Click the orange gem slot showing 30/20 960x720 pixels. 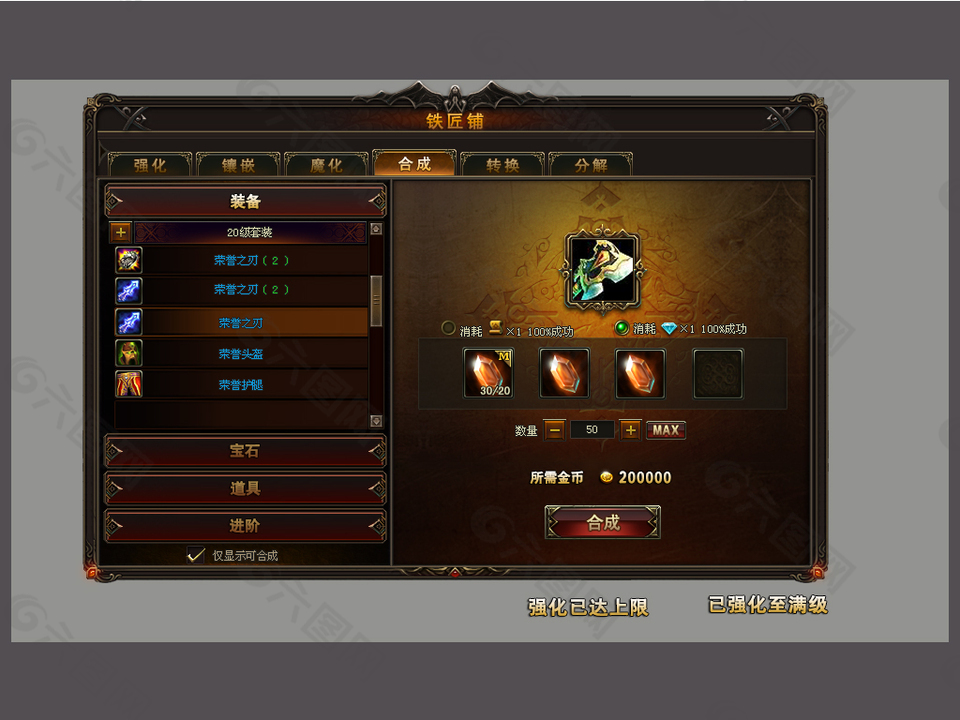click(488, 373)
